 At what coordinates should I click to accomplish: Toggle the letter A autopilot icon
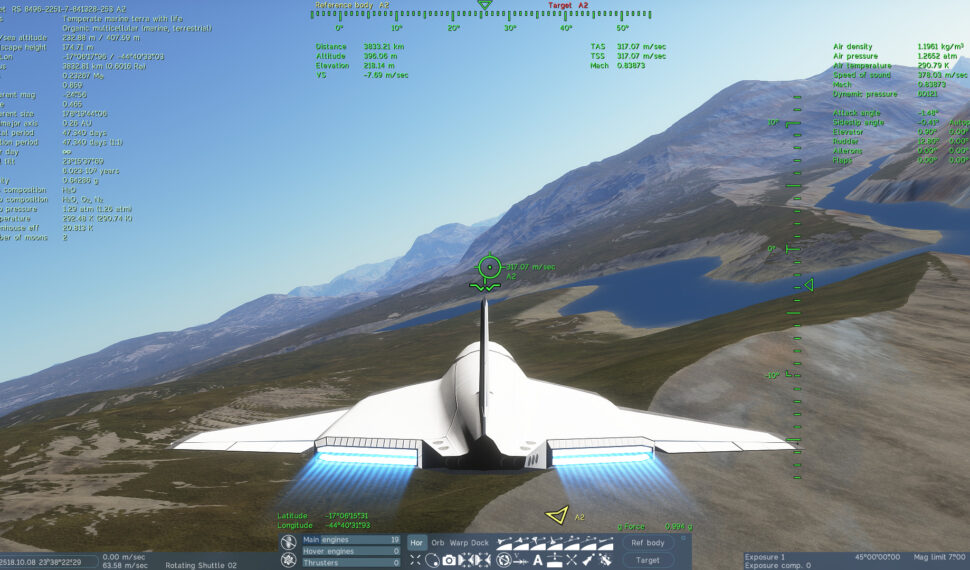[537, 560]
